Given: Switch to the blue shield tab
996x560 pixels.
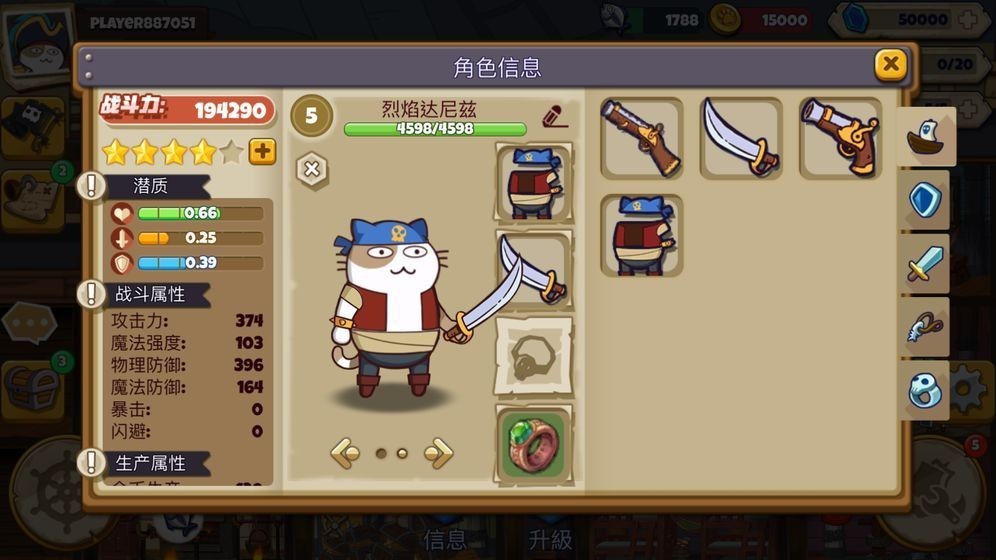Looking at the screenshot, I should [925, 200].
